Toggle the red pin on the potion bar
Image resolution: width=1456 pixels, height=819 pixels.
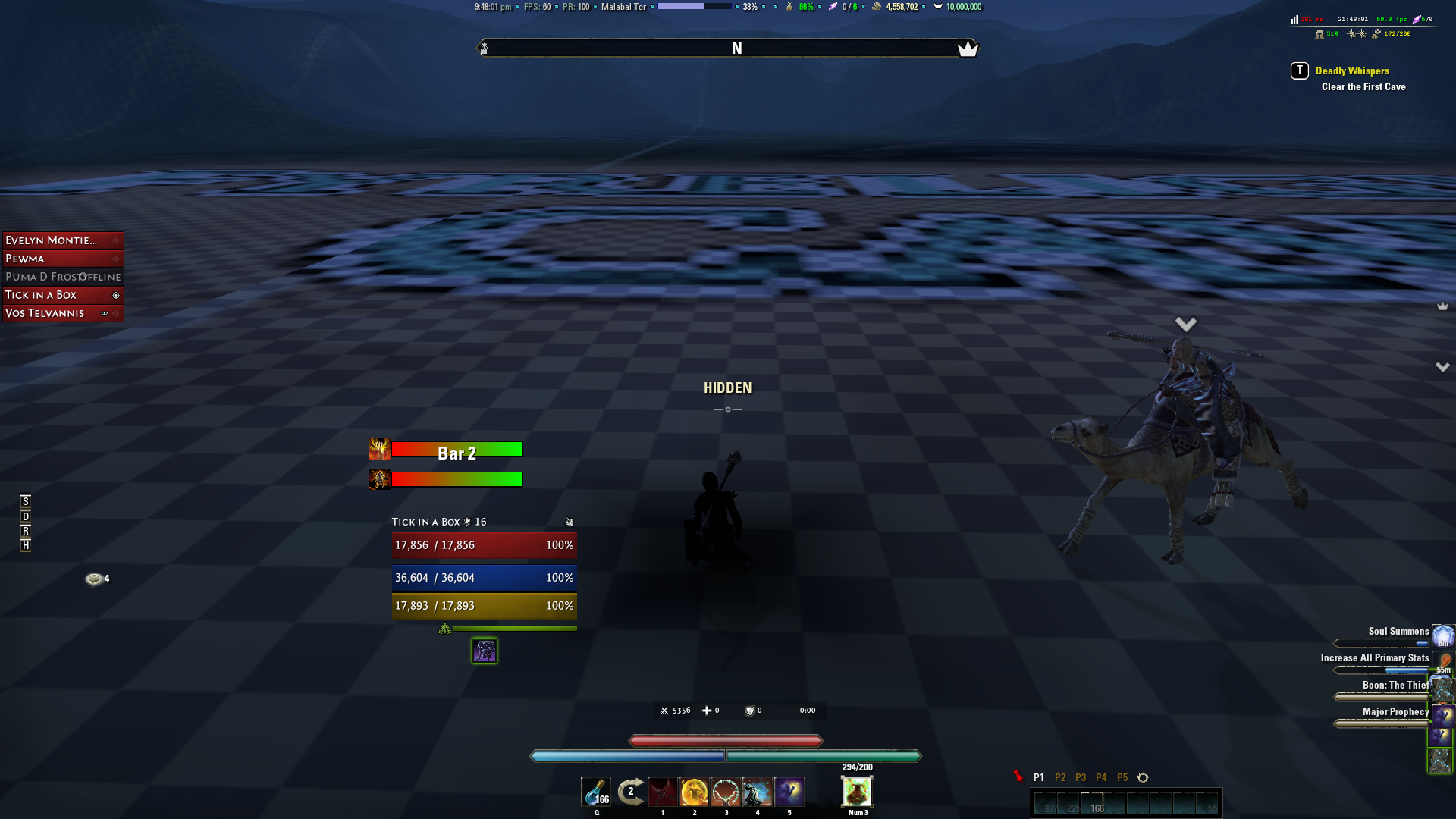click(x=1019, y=776)
